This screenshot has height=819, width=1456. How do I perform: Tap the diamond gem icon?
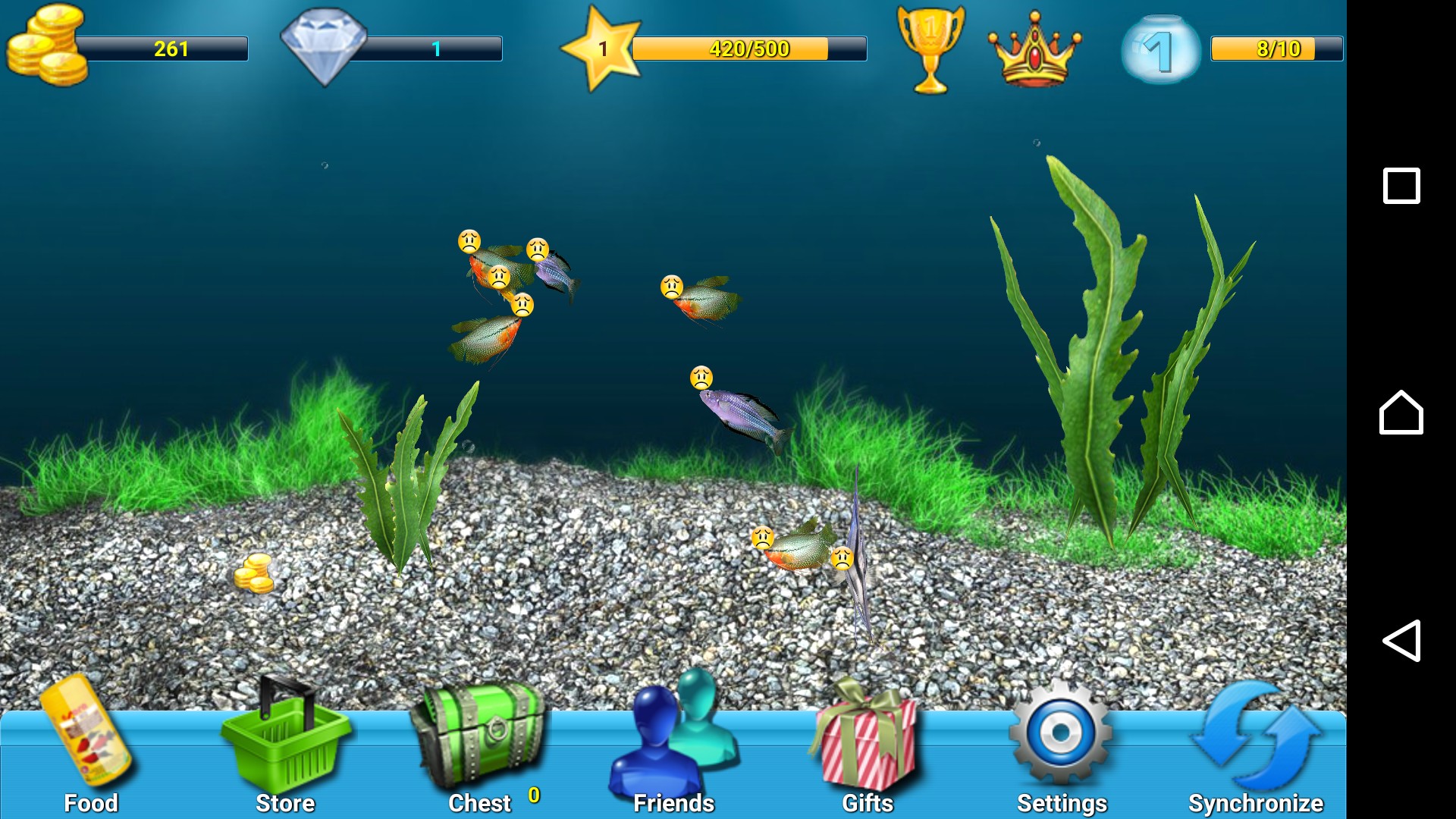click(x=324, y=45)
